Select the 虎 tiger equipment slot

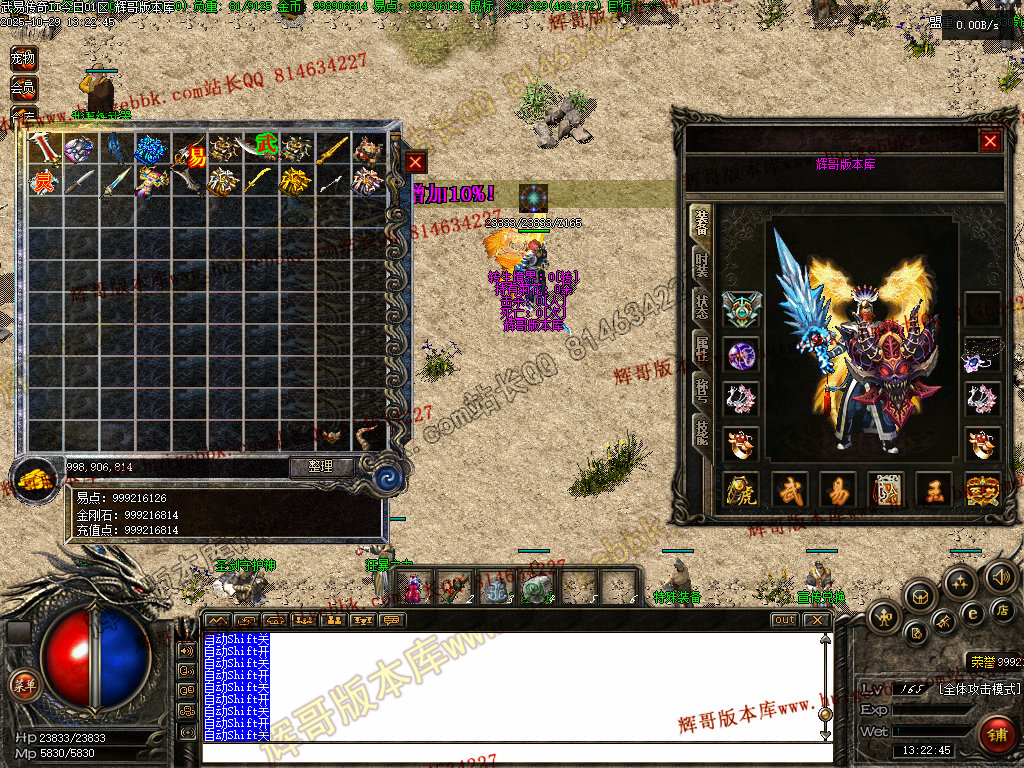[x=742, y=491]
